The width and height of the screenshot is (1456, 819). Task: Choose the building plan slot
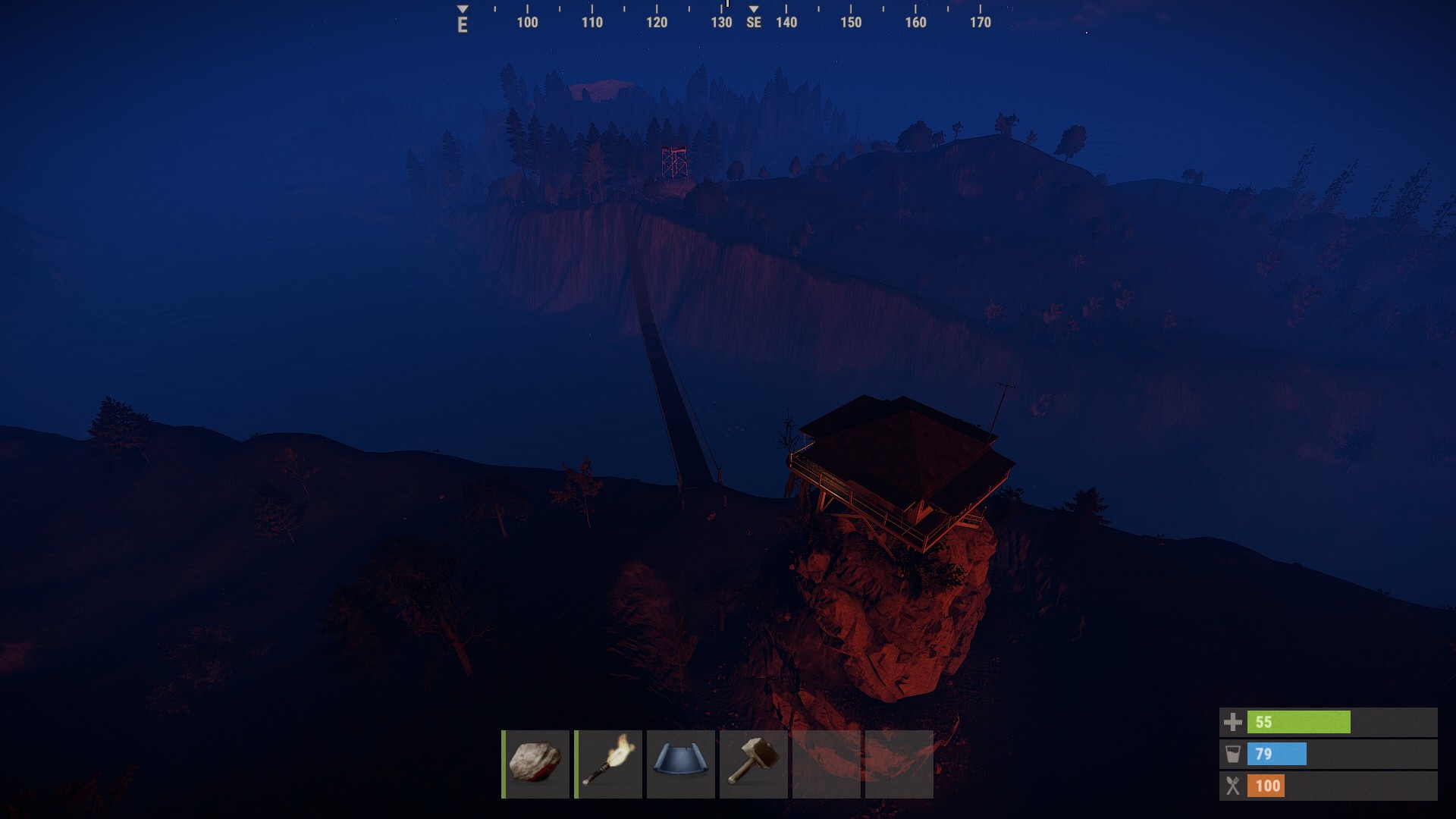click(680, 764)
